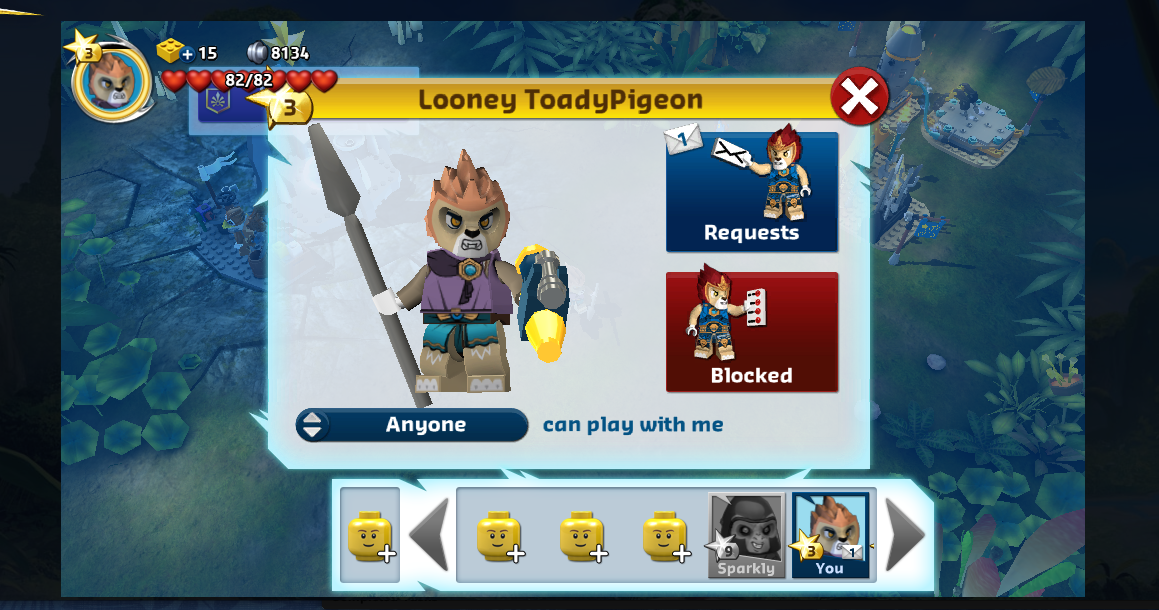Image resolution: width=1159 pixels, height=610 pixels.
Task: Click the player portrait in top-left HUD
Action: tap(110, 81)
